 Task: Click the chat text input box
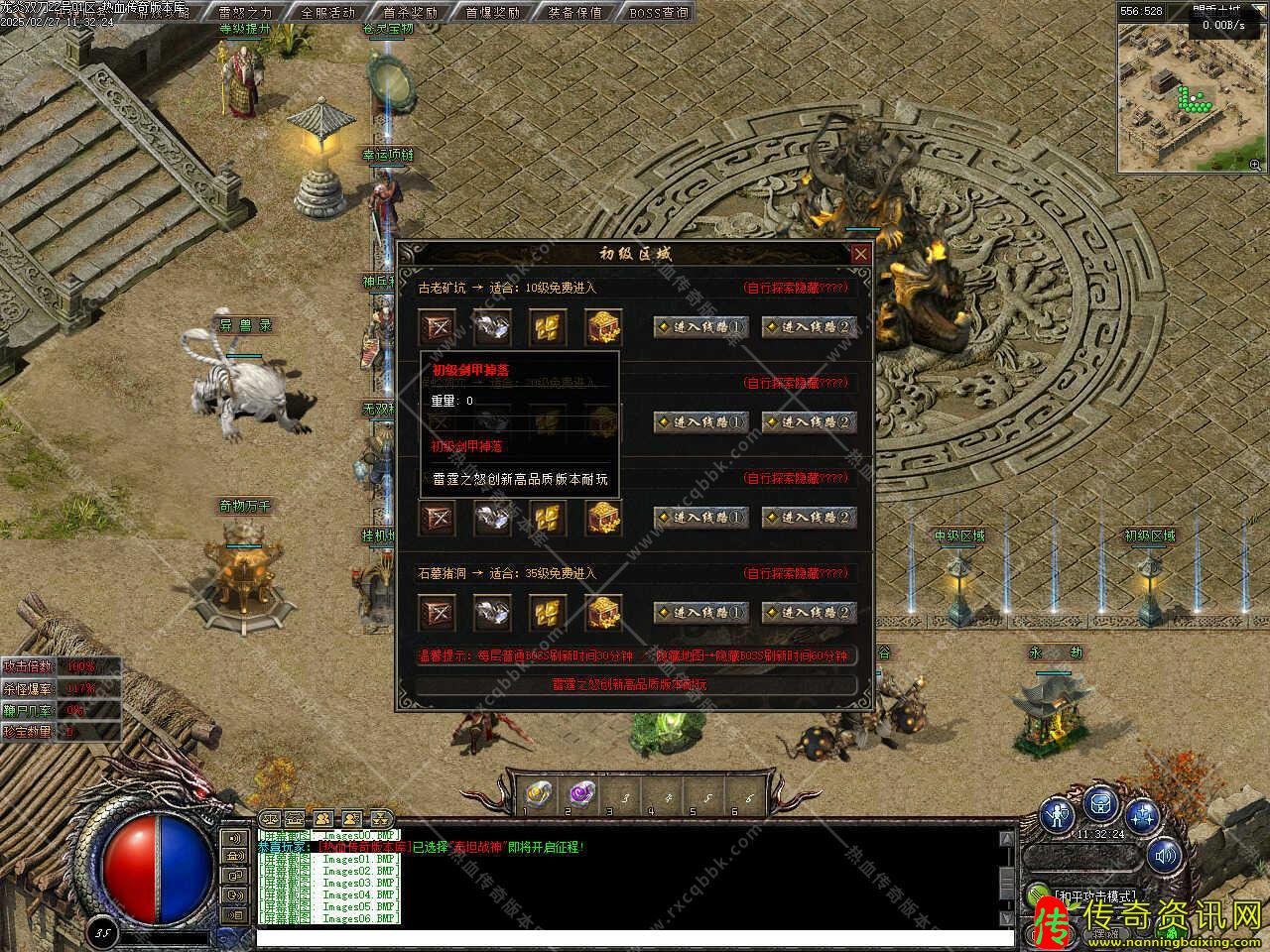635,937
